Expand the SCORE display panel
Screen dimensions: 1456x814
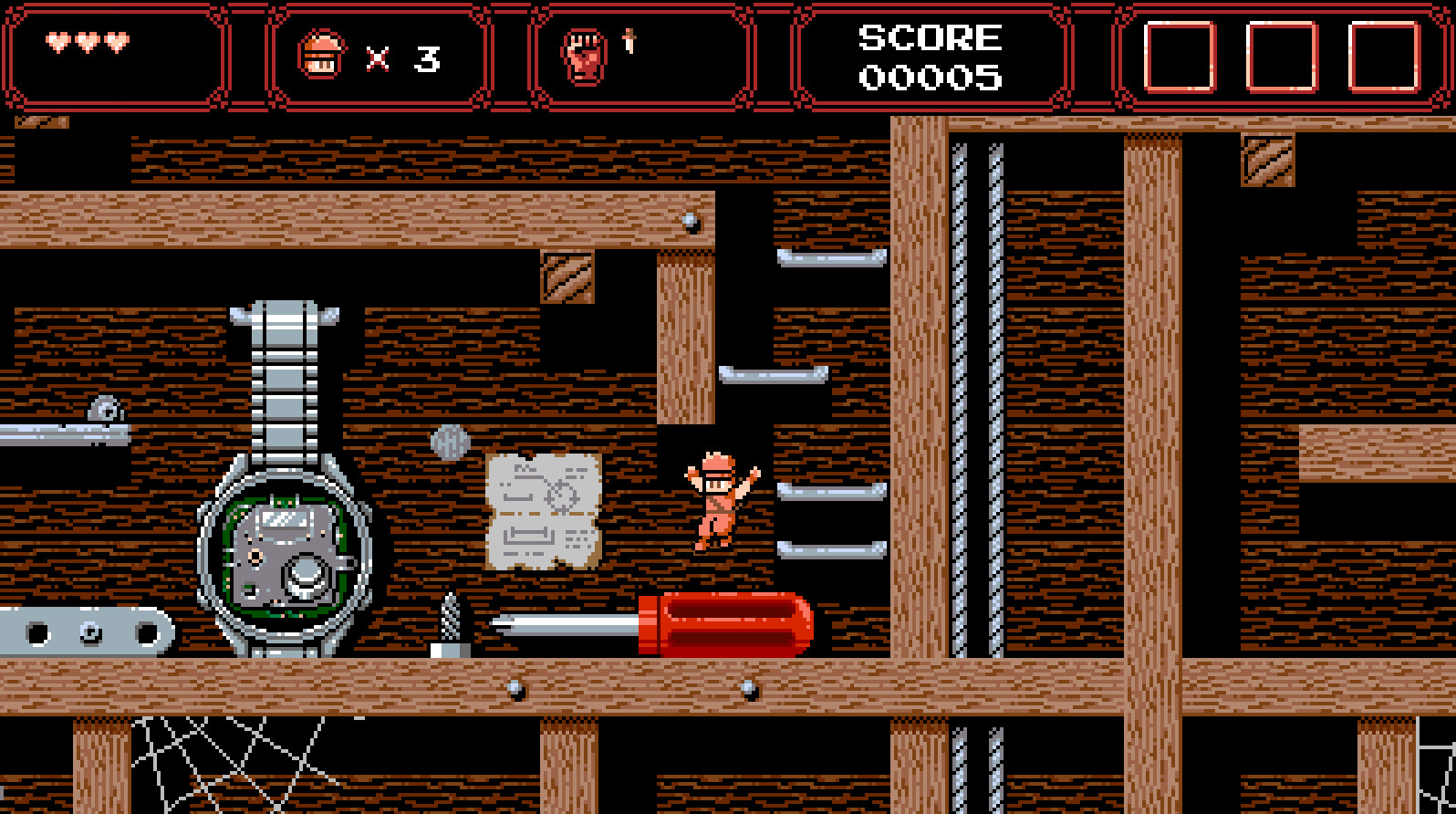pos(931,55)
